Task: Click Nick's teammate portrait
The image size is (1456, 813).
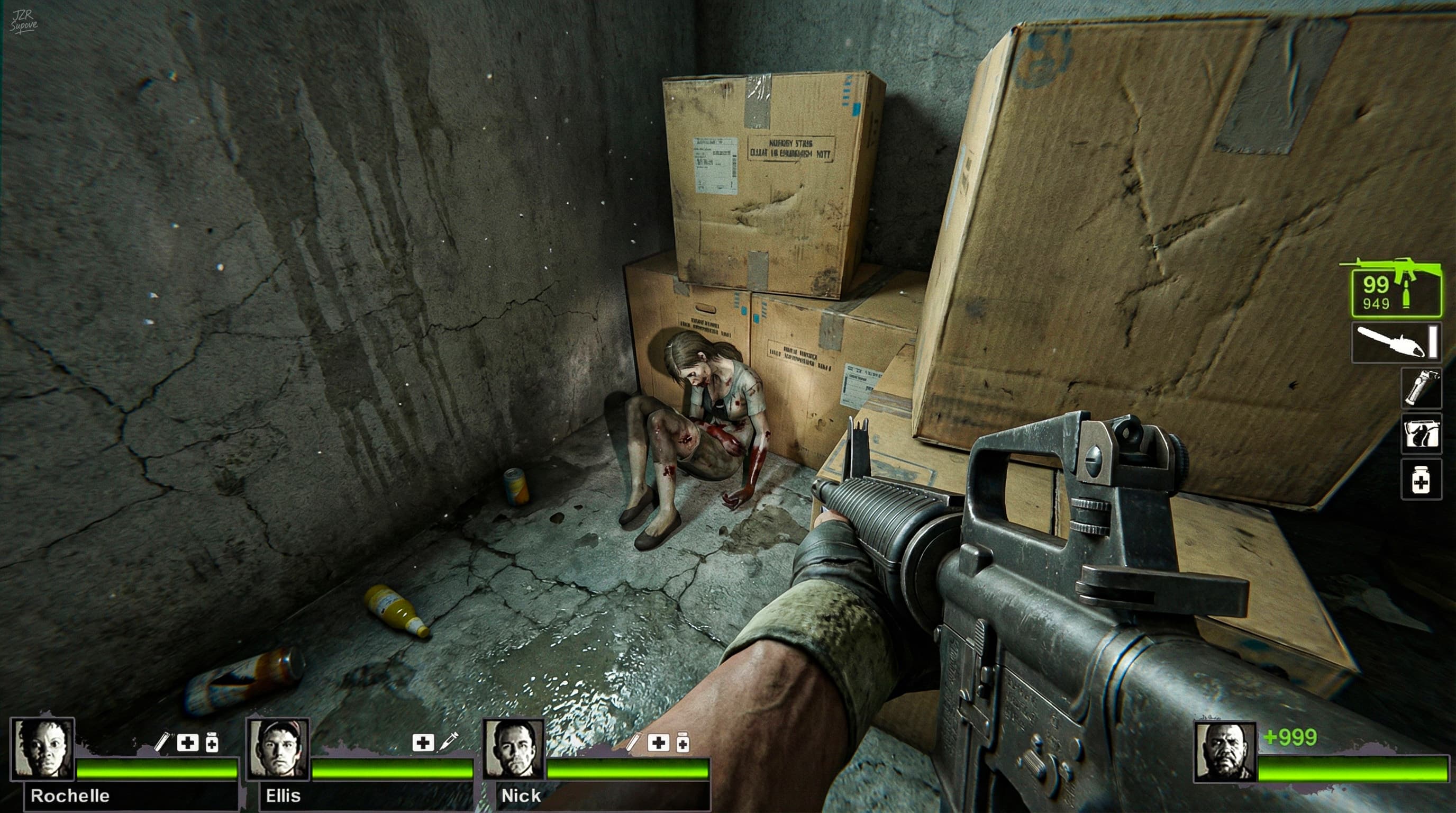Action: [x=514, y=749]
